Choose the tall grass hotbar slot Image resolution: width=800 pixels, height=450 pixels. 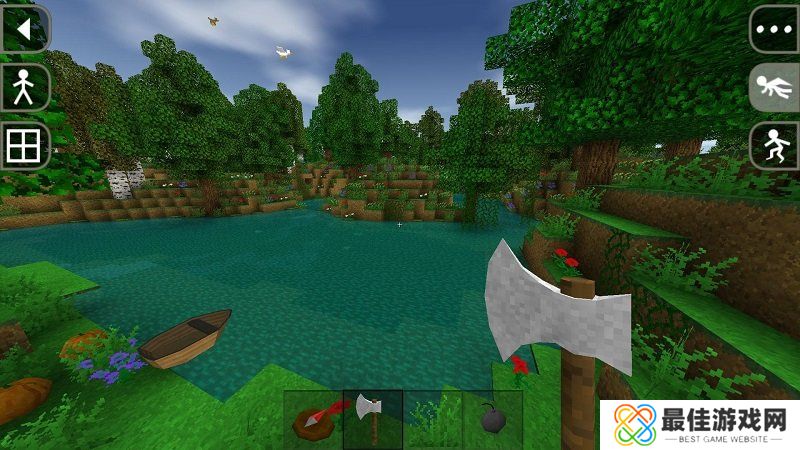432,419
